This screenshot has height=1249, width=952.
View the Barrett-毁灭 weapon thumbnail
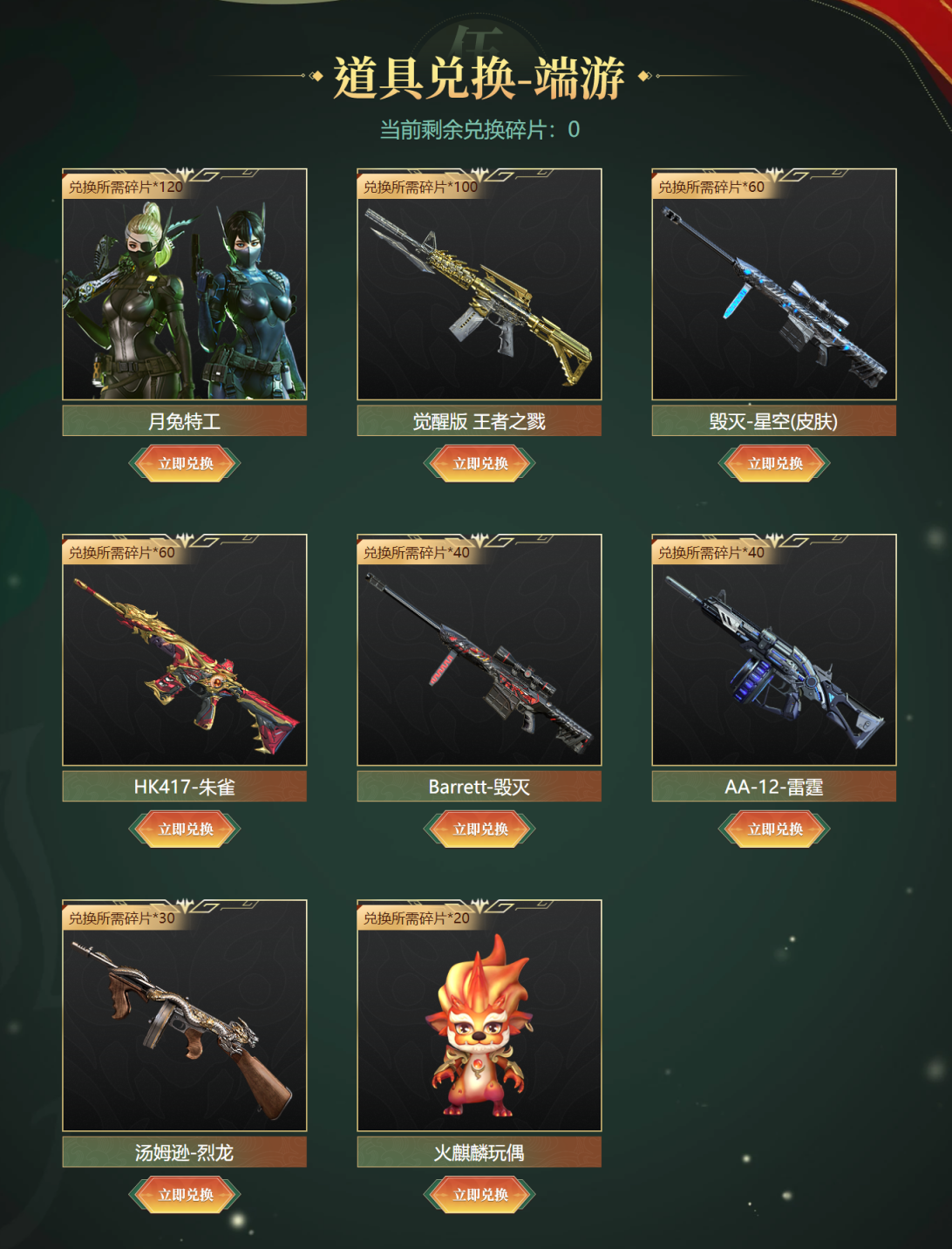click(x=479, y=658)
